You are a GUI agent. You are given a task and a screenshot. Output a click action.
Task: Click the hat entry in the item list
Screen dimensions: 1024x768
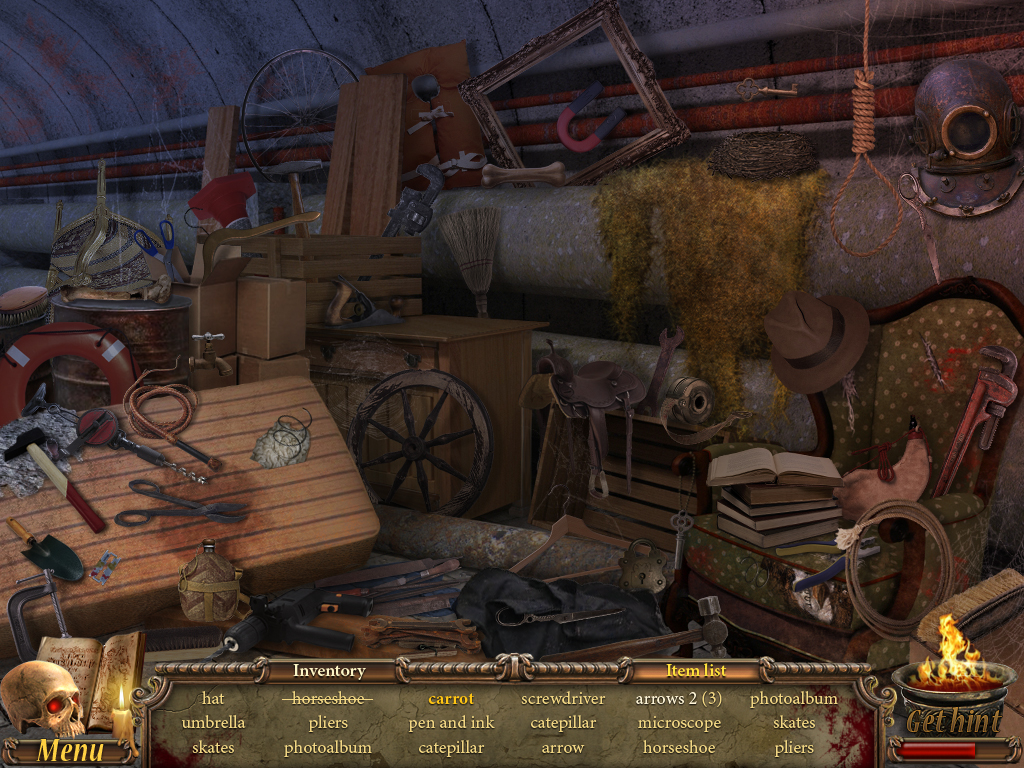(213, 698)
